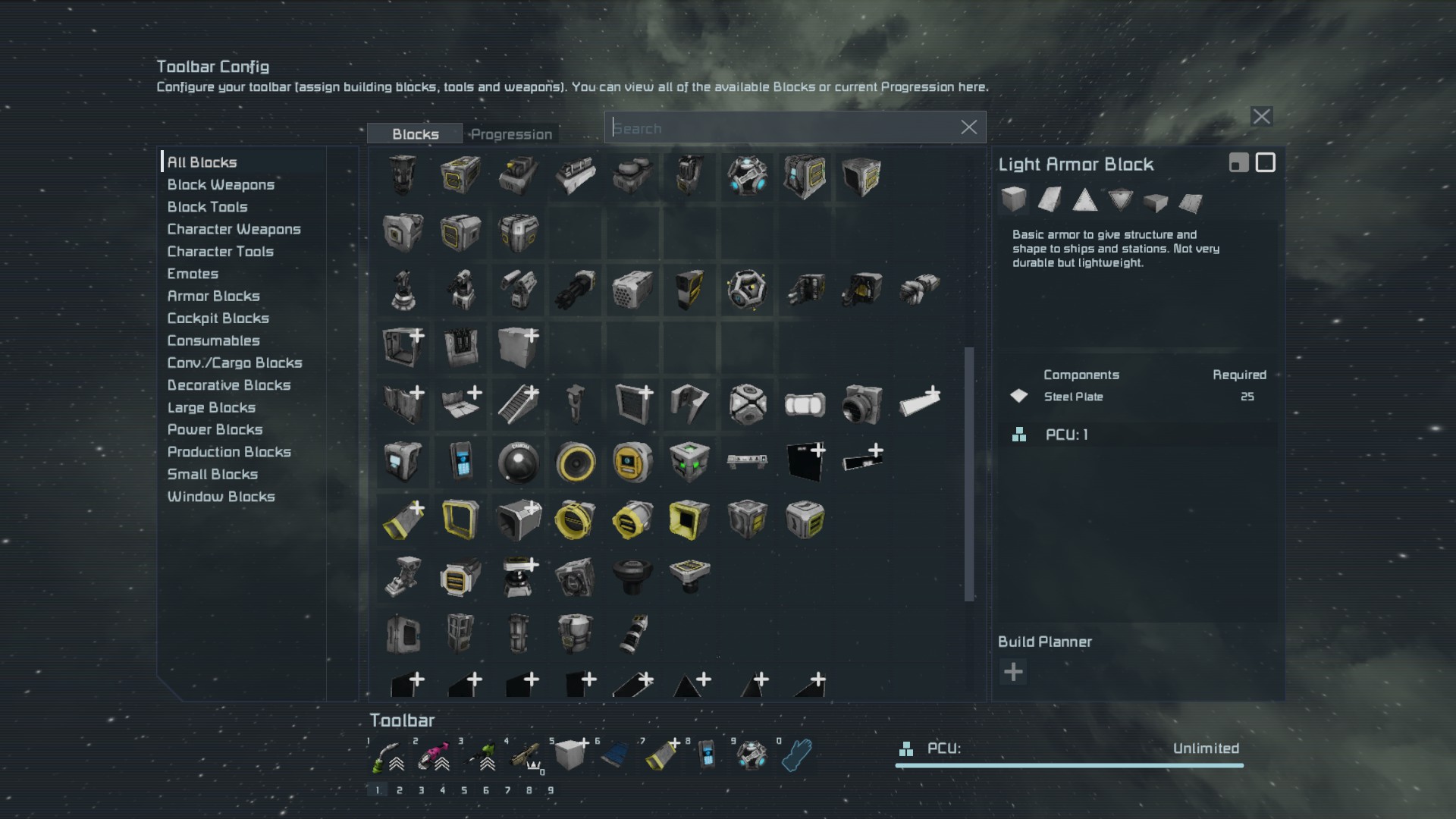The image size is (1456, 819).
Task: Add block to Build Planner with plus button
Action: point(1013,672)
